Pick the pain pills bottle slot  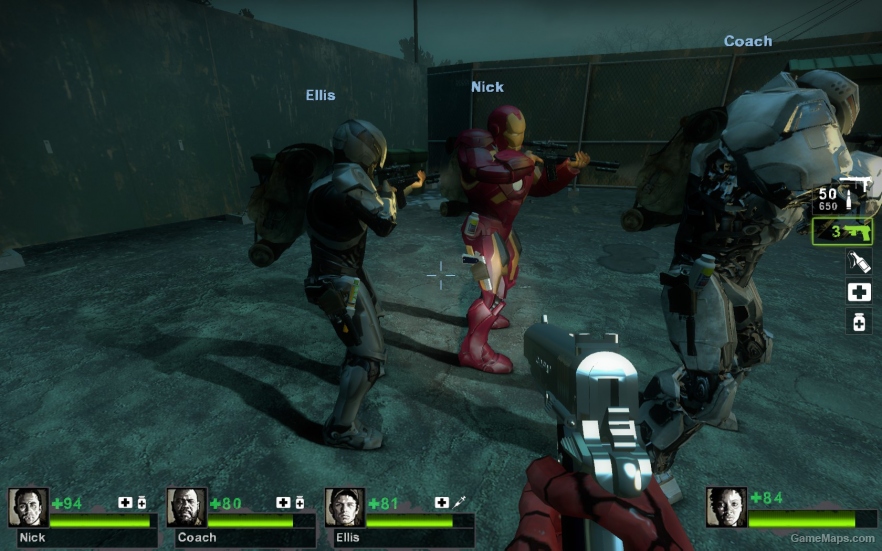point(858,321)
